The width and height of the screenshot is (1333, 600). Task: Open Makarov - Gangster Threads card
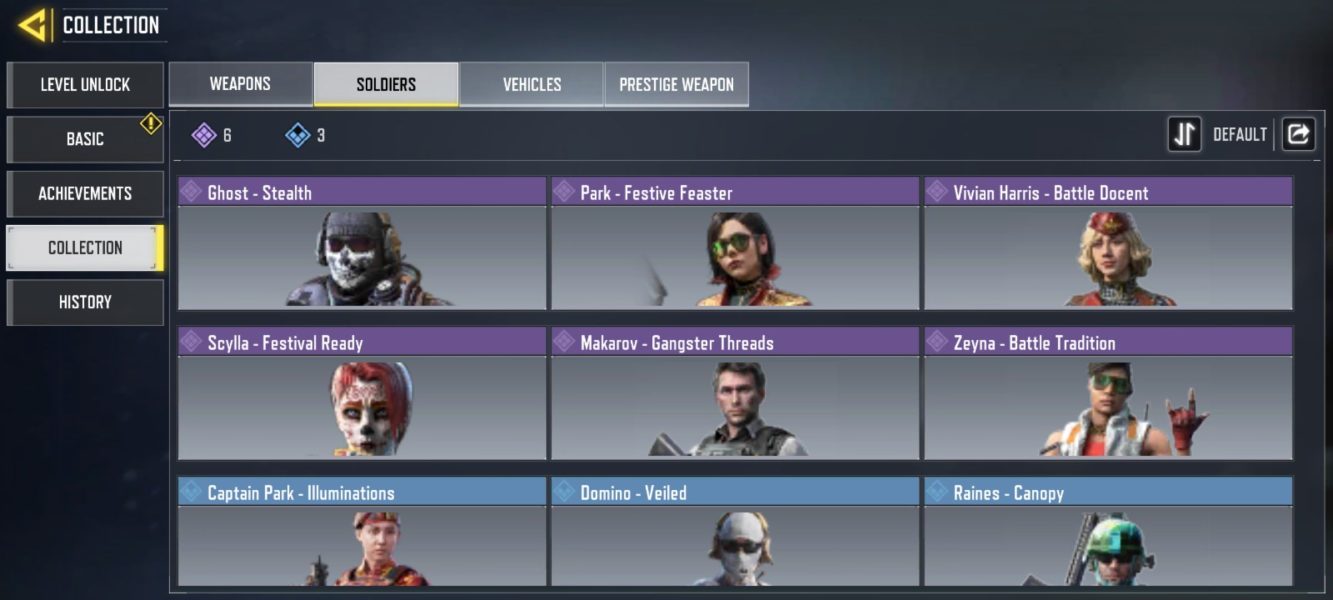[735, 394]
